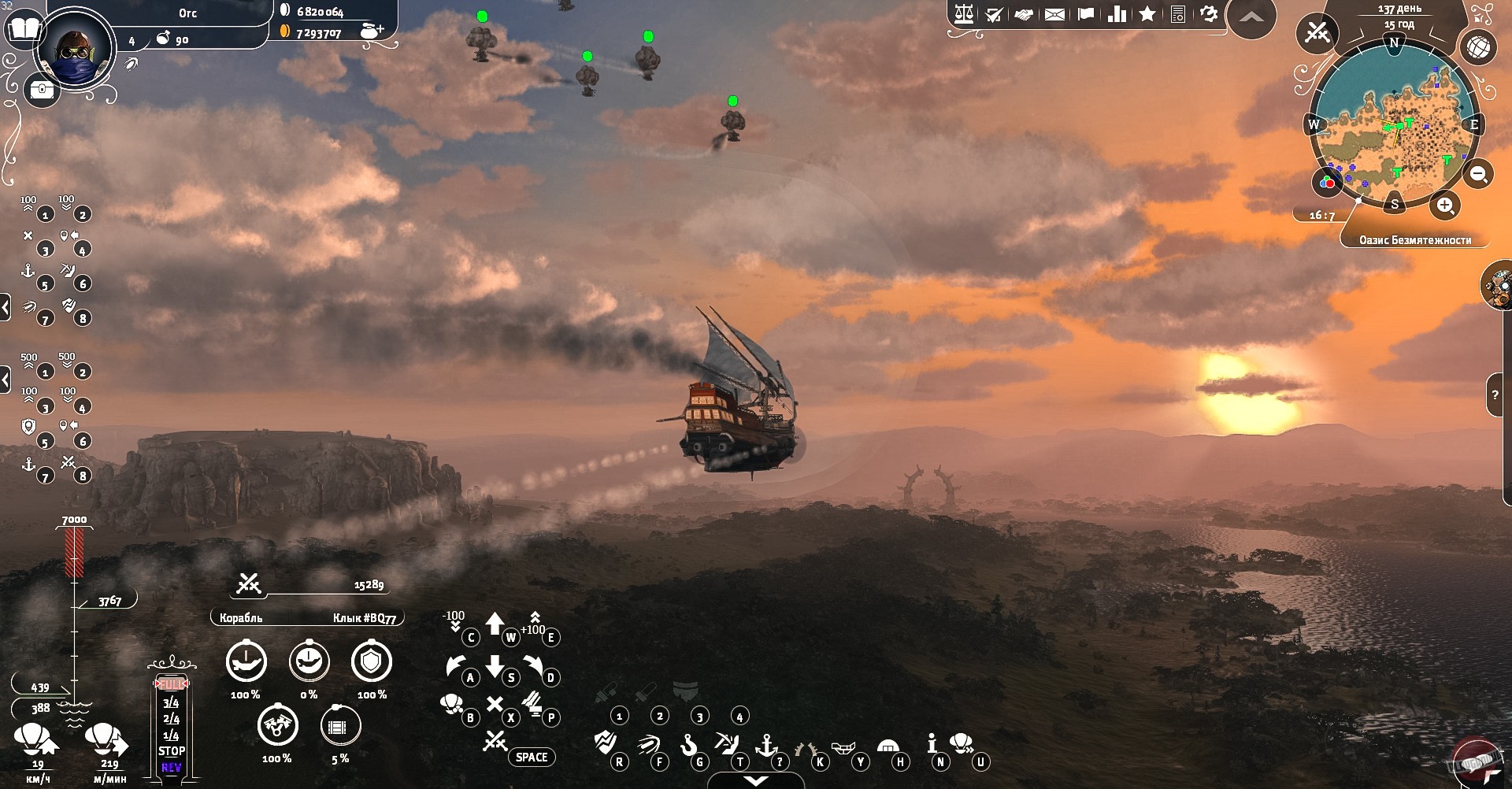1512x789 pixels.
Task: Open the diplomacy handshake menu
Action: (1025, 13)
